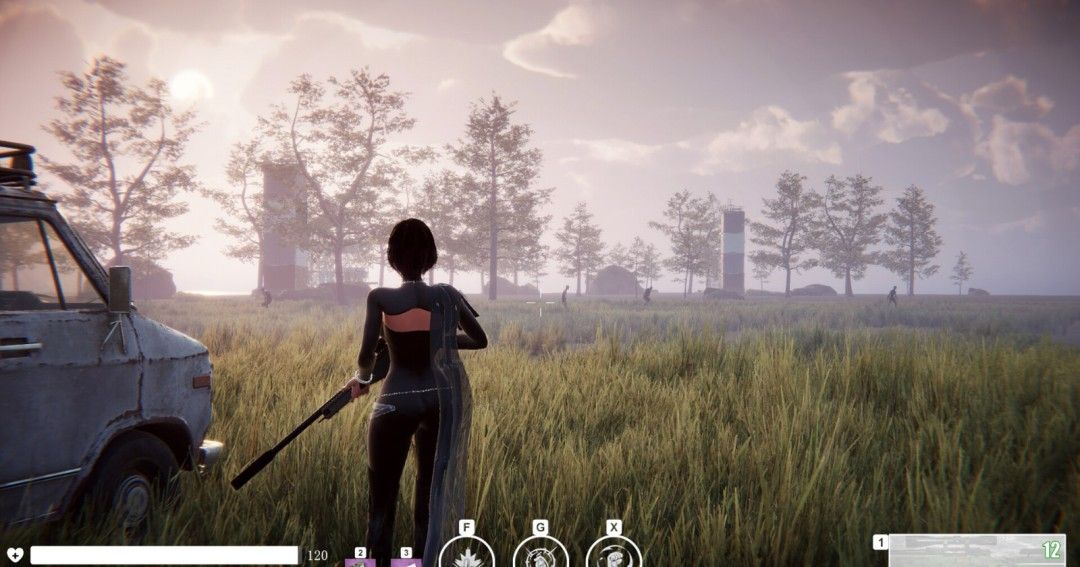This screenshot has width=1080, height=567.
Task: Select the purple item slot numbered 2
Action: point(360,561)
